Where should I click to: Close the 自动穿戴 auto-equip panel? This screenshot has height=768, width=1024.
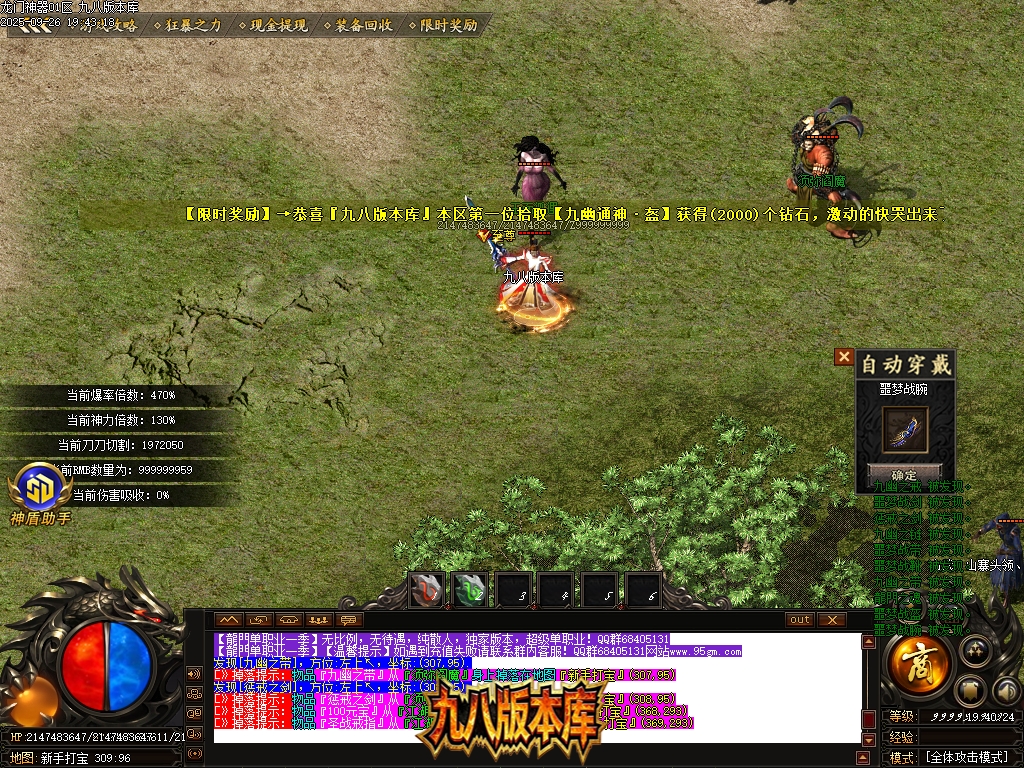click(x=844, y=356)
